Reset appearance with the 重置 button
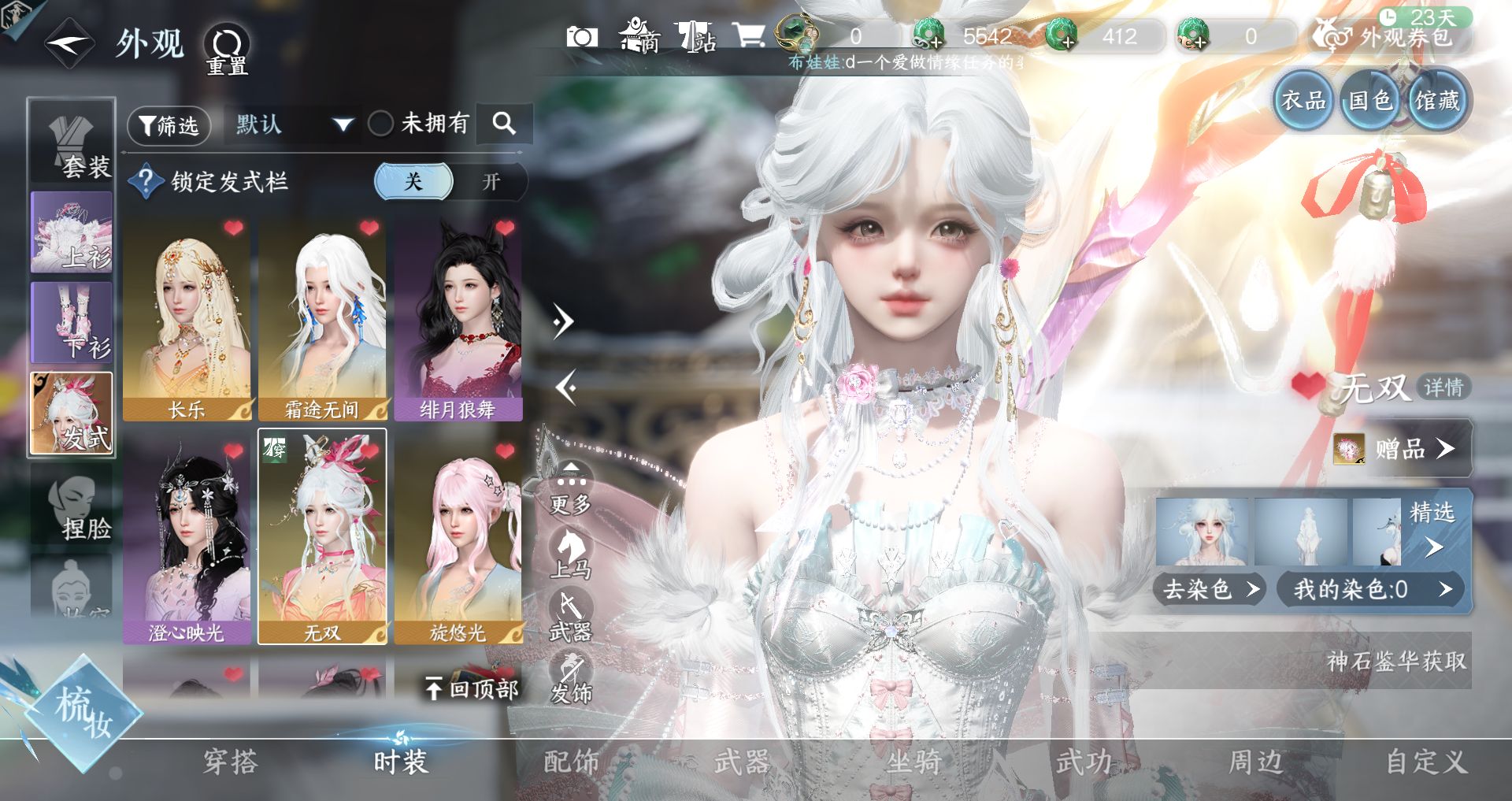 [x=227, y=50]
